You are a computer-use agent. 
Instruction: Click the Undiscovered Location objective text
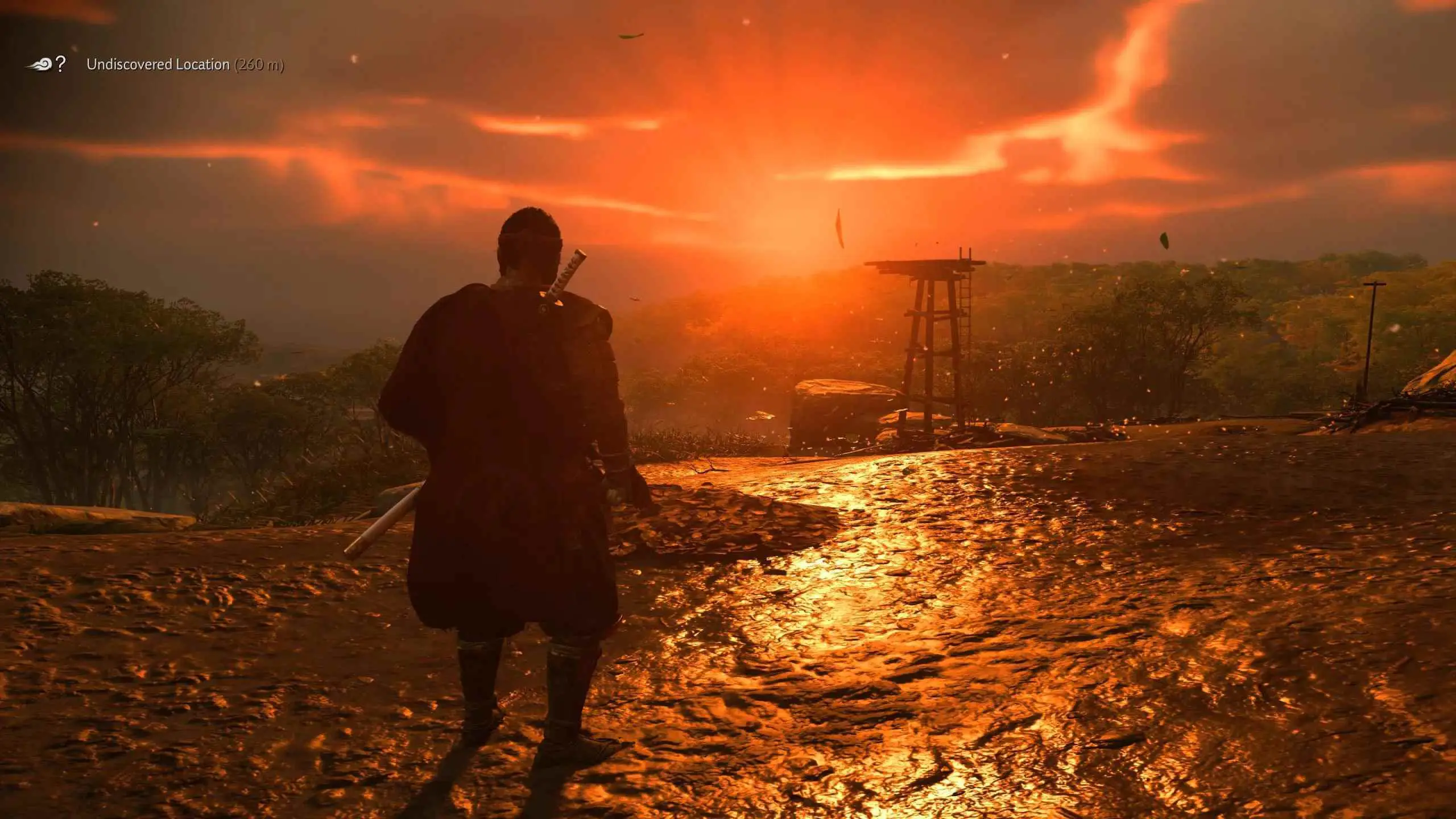pyautogui.click(x=158, y=65)
